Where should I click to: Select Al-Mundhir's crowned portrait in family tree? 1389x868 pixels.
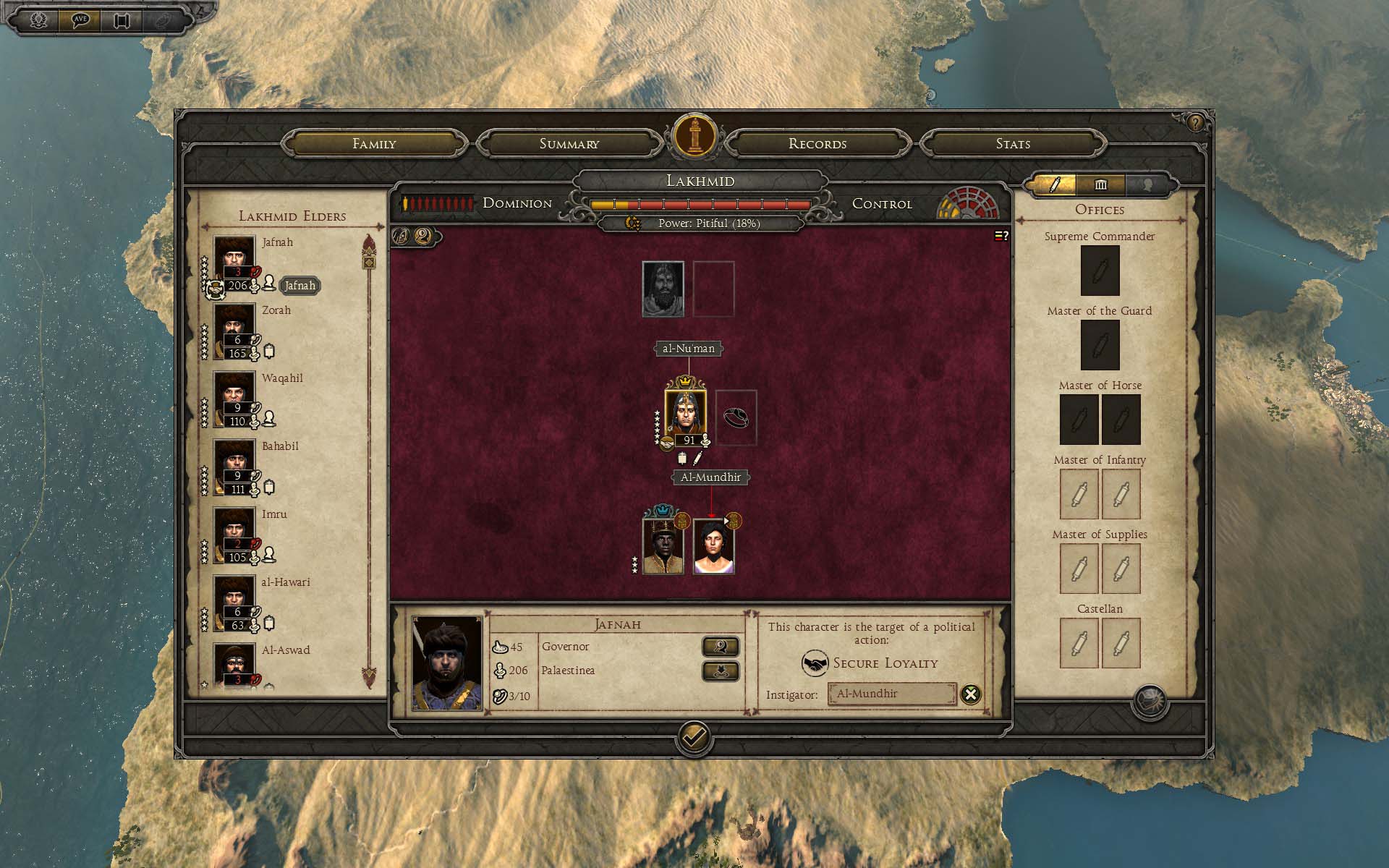pyautogui.click(x=684, y=414)
